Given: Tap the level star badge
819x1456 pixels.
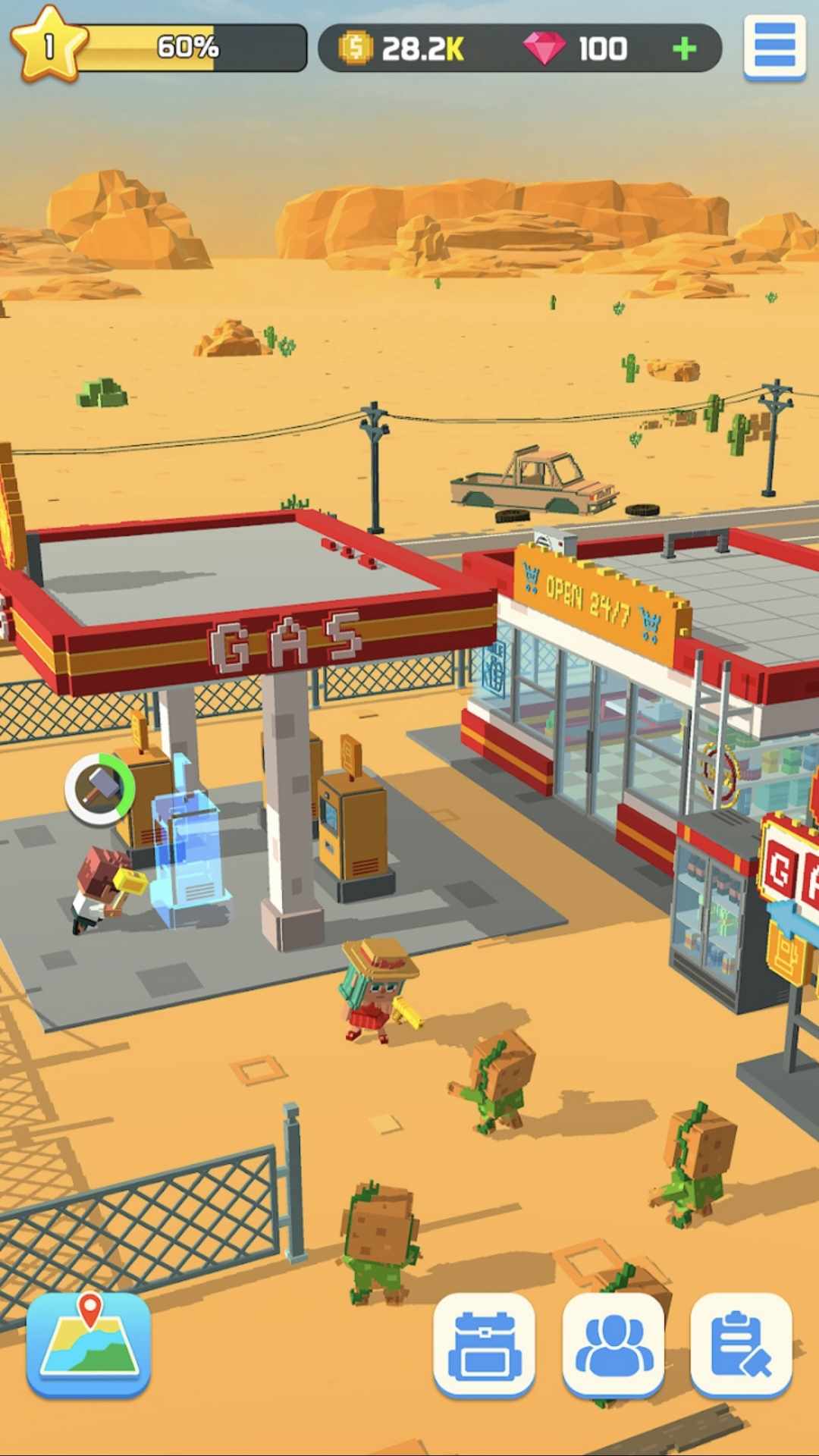Looking at the screenshot, I should point(47,45).
